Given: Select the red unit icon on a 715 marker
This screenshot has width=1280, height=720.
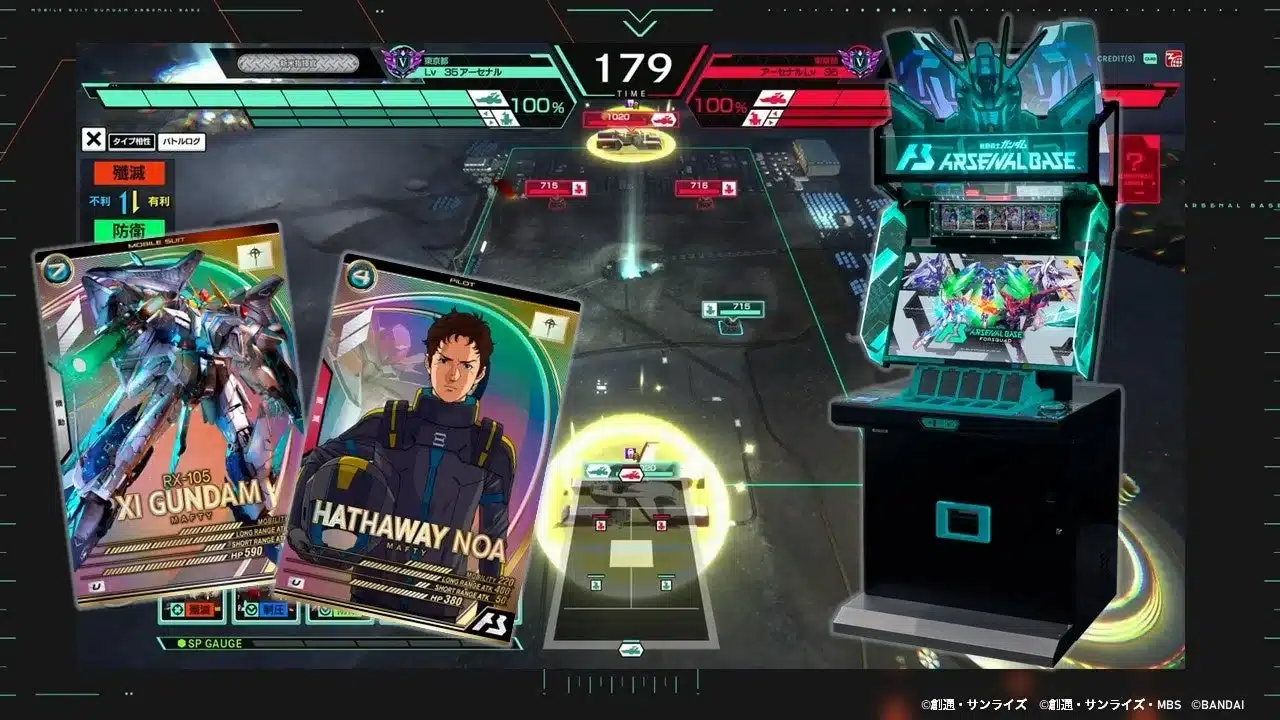Looking at the screenshot, I should click(579, 186).
